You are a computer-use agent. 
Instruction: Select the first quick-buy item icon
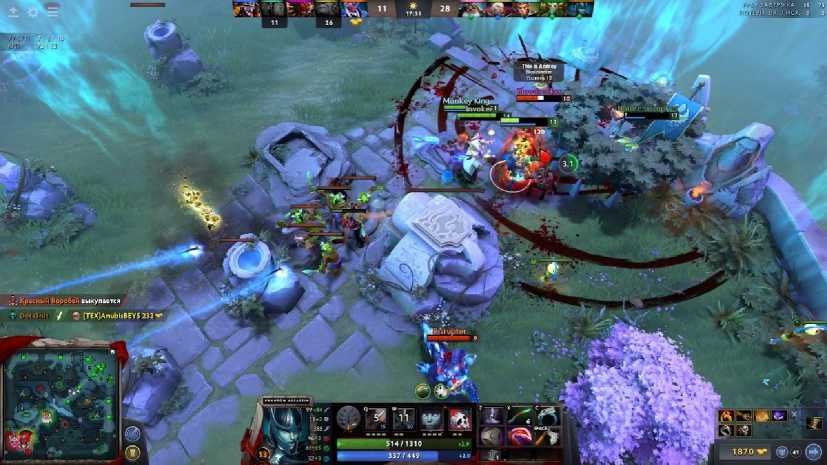coord(727,415)
